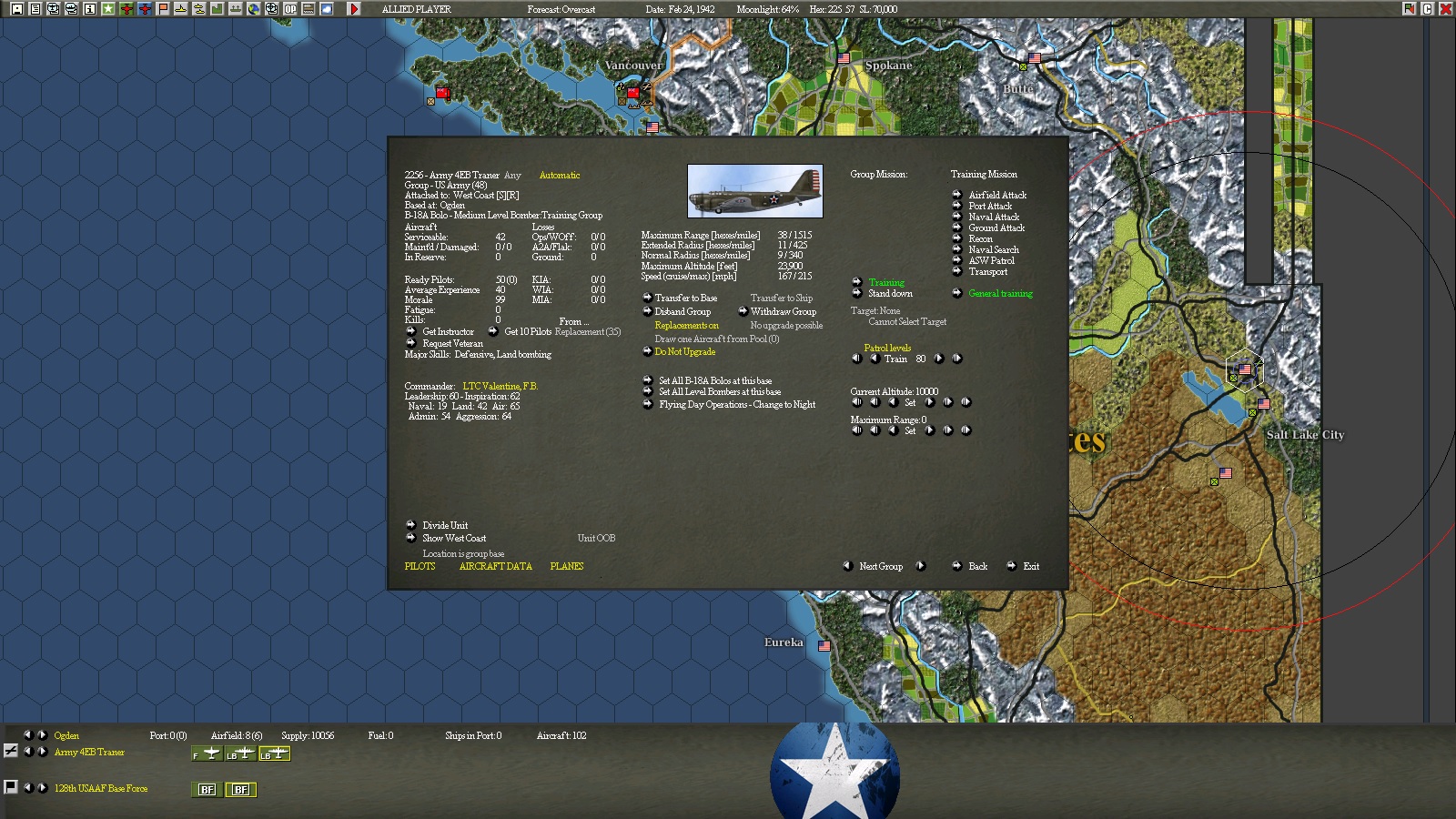Enable the Do Not Upgrade option
1456x819 pixels.
pyautogui.click(x=683, y=351)
